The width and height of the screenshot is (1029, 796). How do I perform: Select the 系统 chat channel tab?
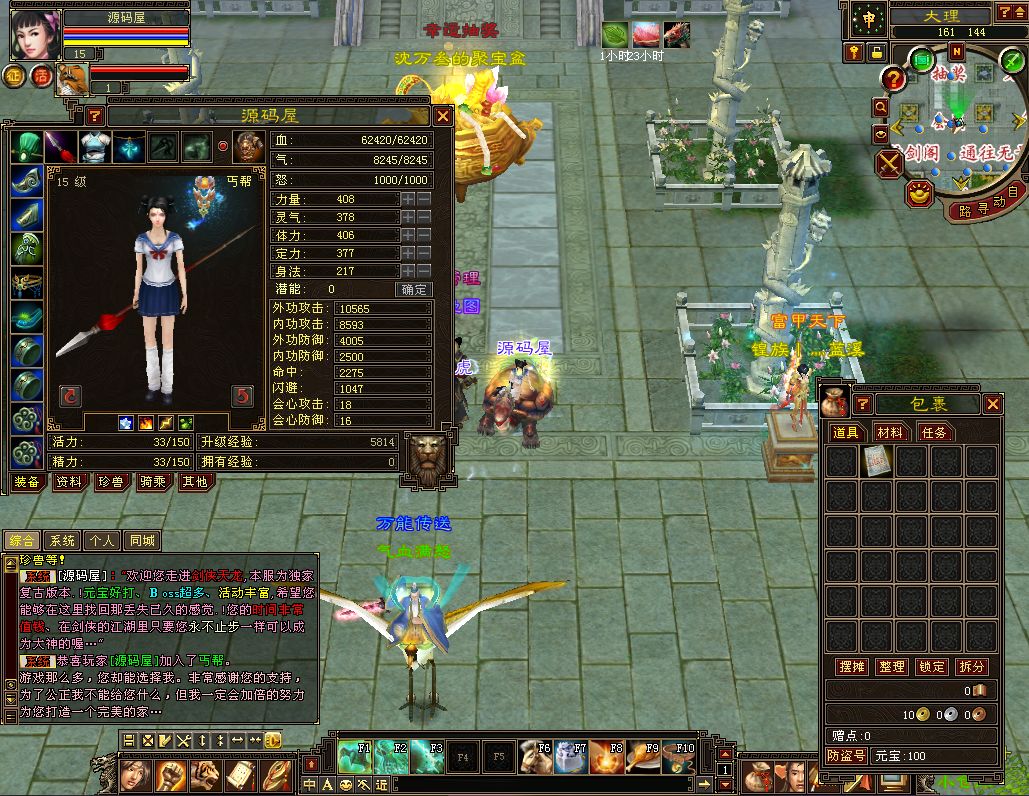click(62, 541)
